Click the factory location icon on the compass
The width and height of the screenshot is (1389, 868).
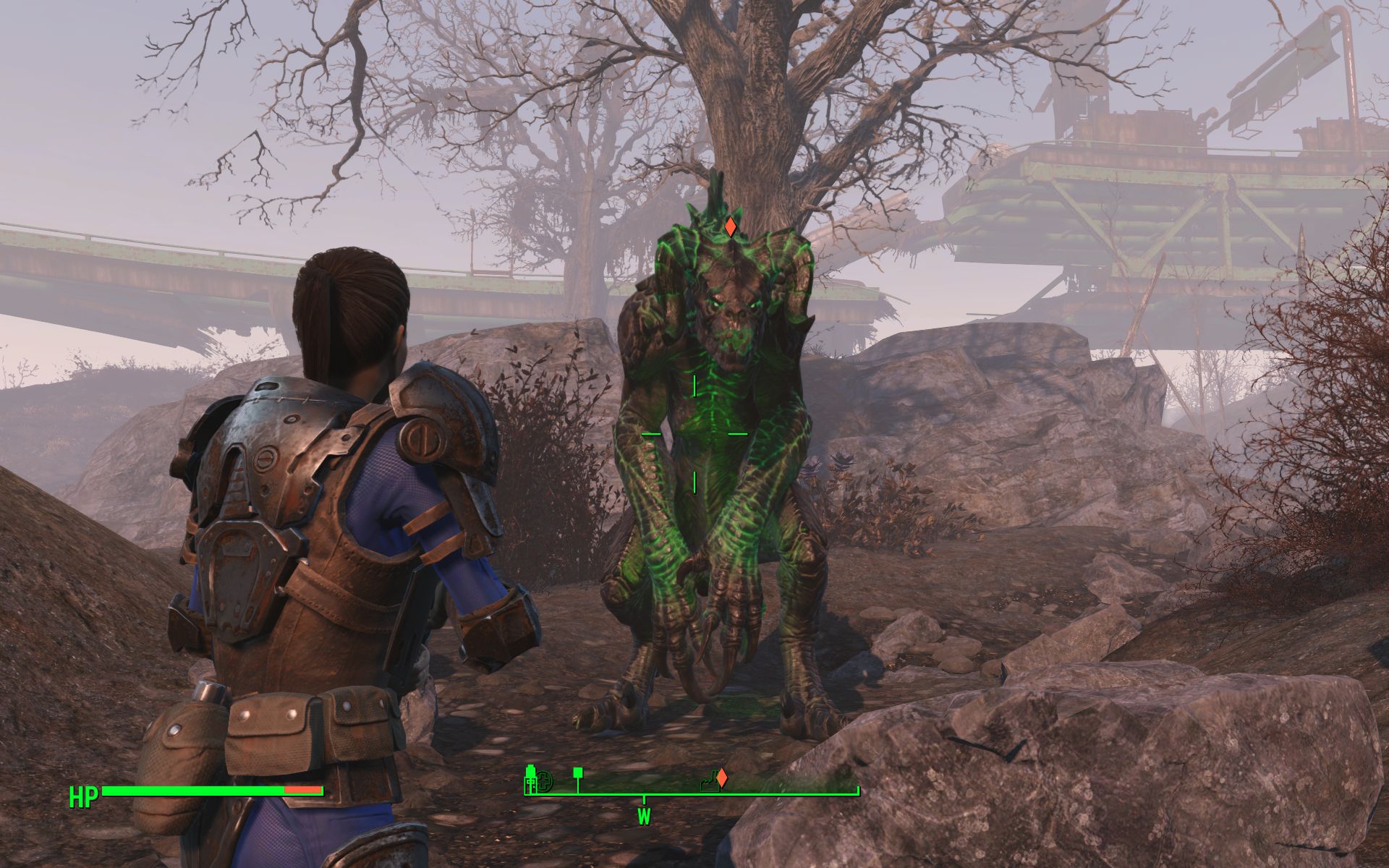pyautogui.click(x=708, y=780)
